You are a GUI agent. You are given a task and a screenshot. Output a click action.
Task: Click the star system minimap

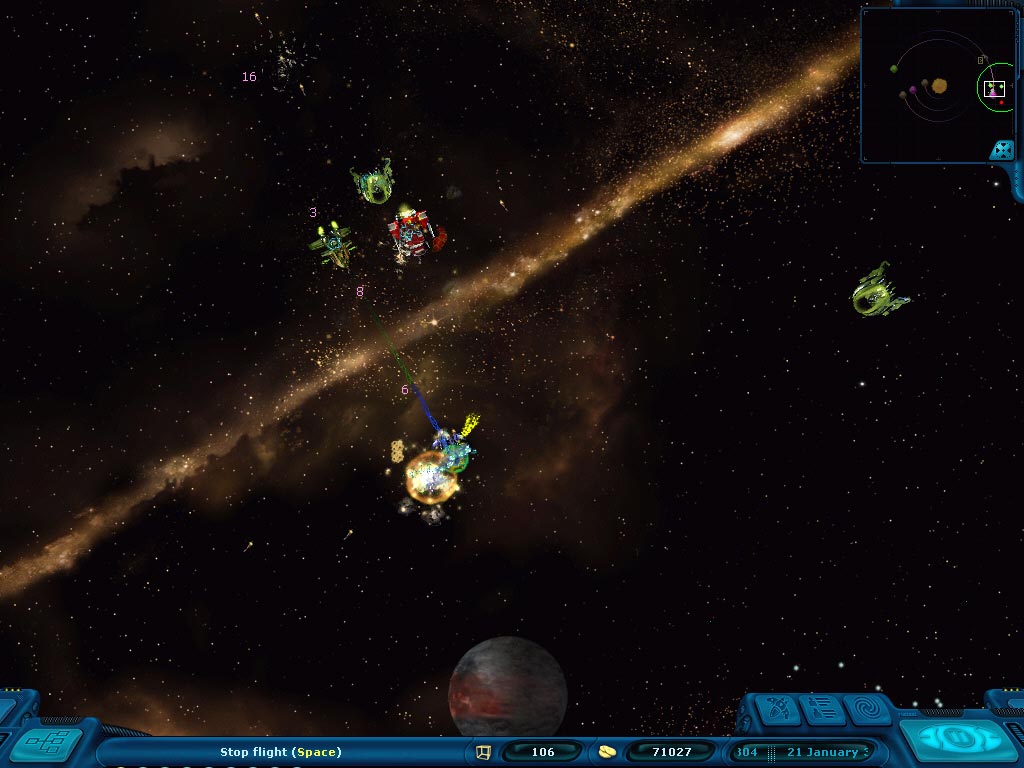pyautogui.click(x=930, y=85)
